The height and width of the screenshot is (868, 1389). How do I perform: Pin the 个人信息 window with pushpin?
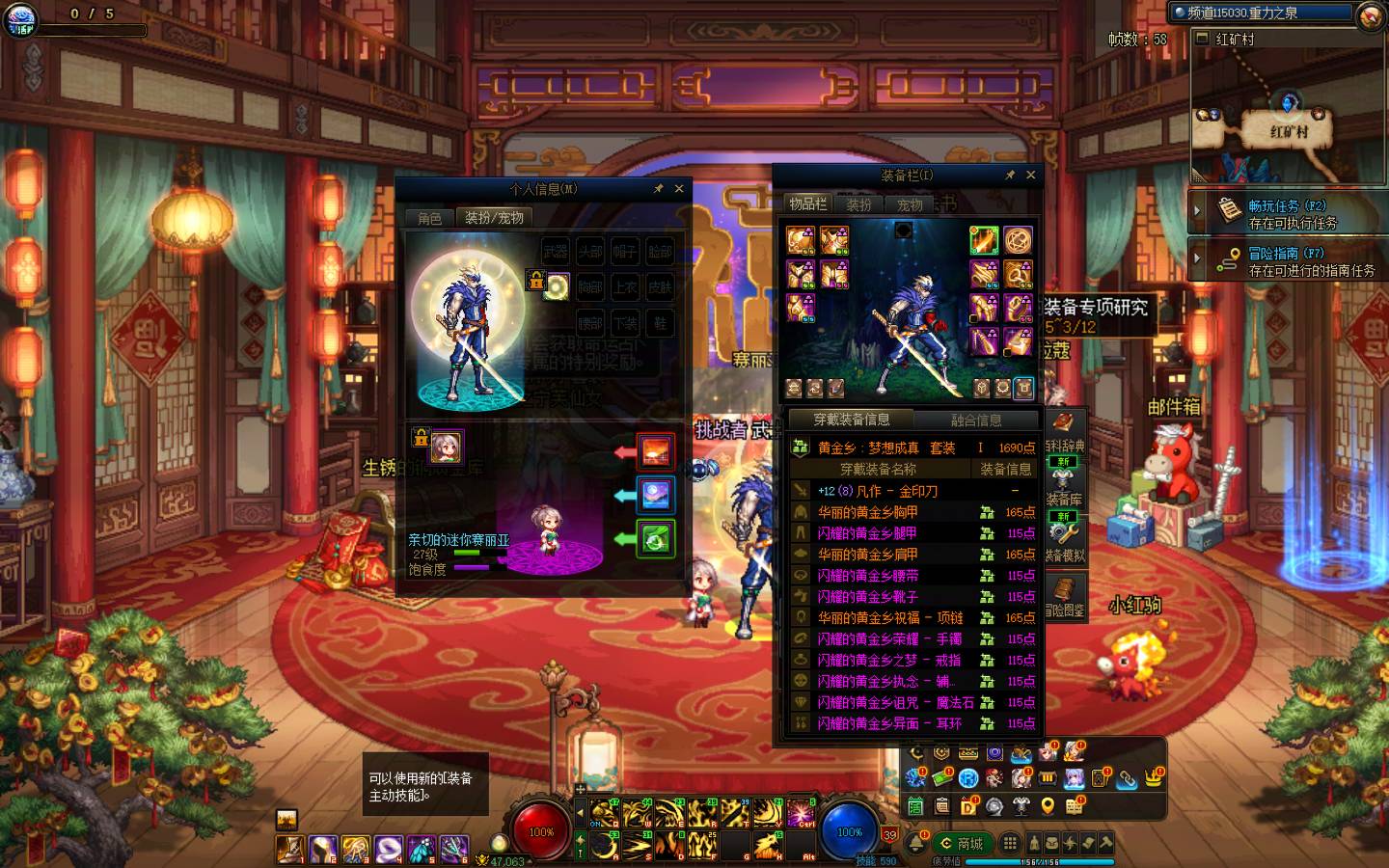coord(659,189)
